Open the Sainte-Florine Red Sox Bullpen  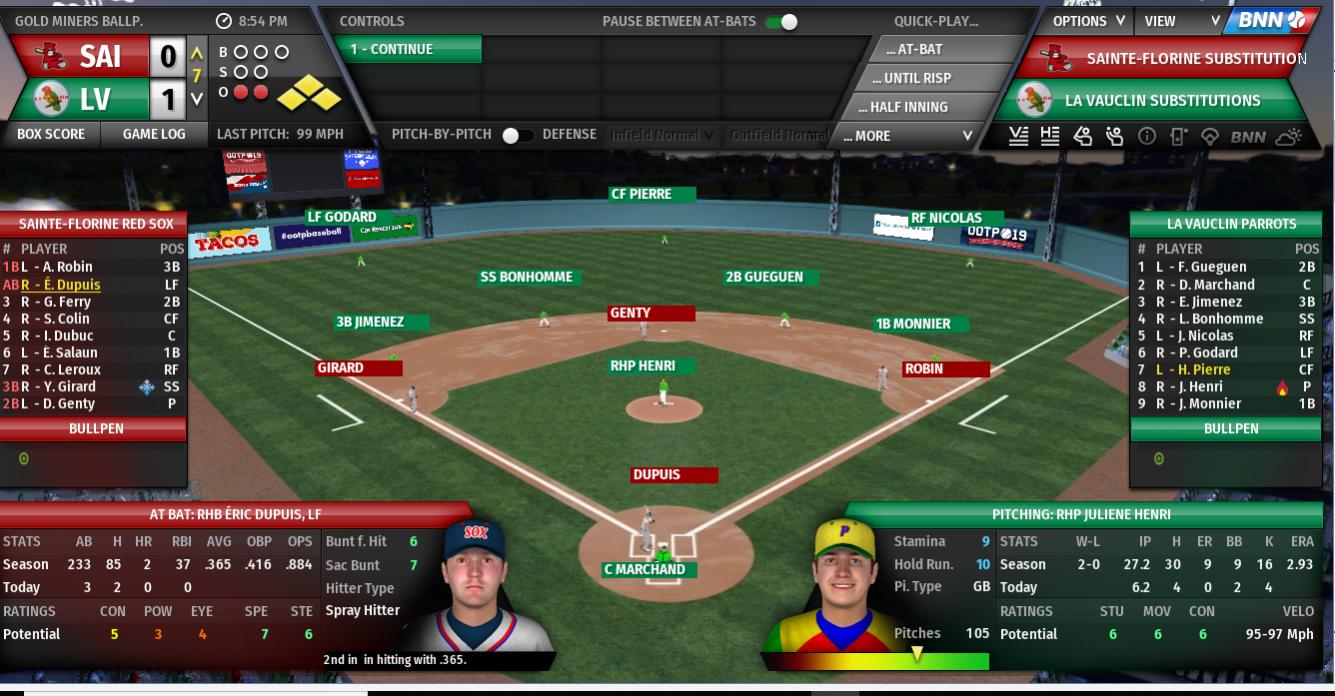tap(96, 428)
